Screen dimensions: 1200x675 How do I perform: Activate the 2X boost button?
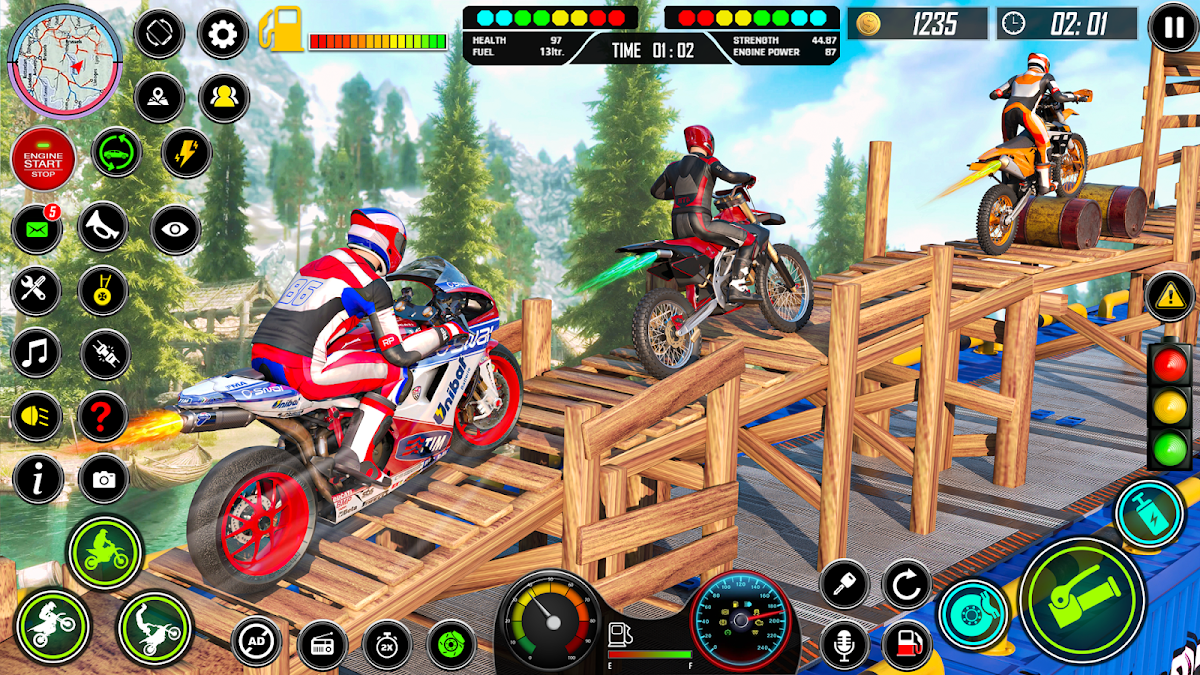pyautogui.click(x=387, y=645)
